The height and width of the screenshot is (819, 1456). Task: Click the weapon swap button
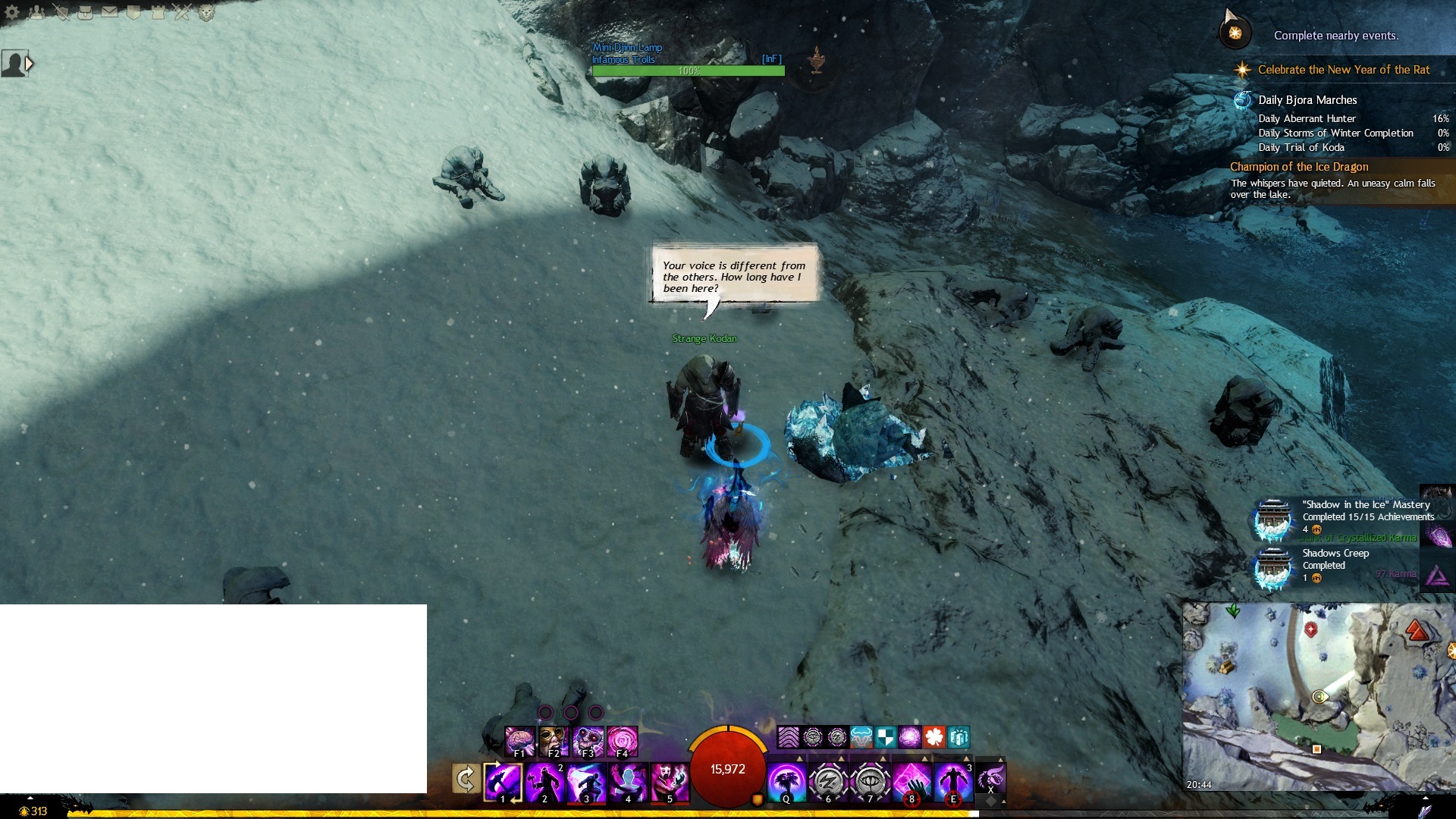click(466, 779)
